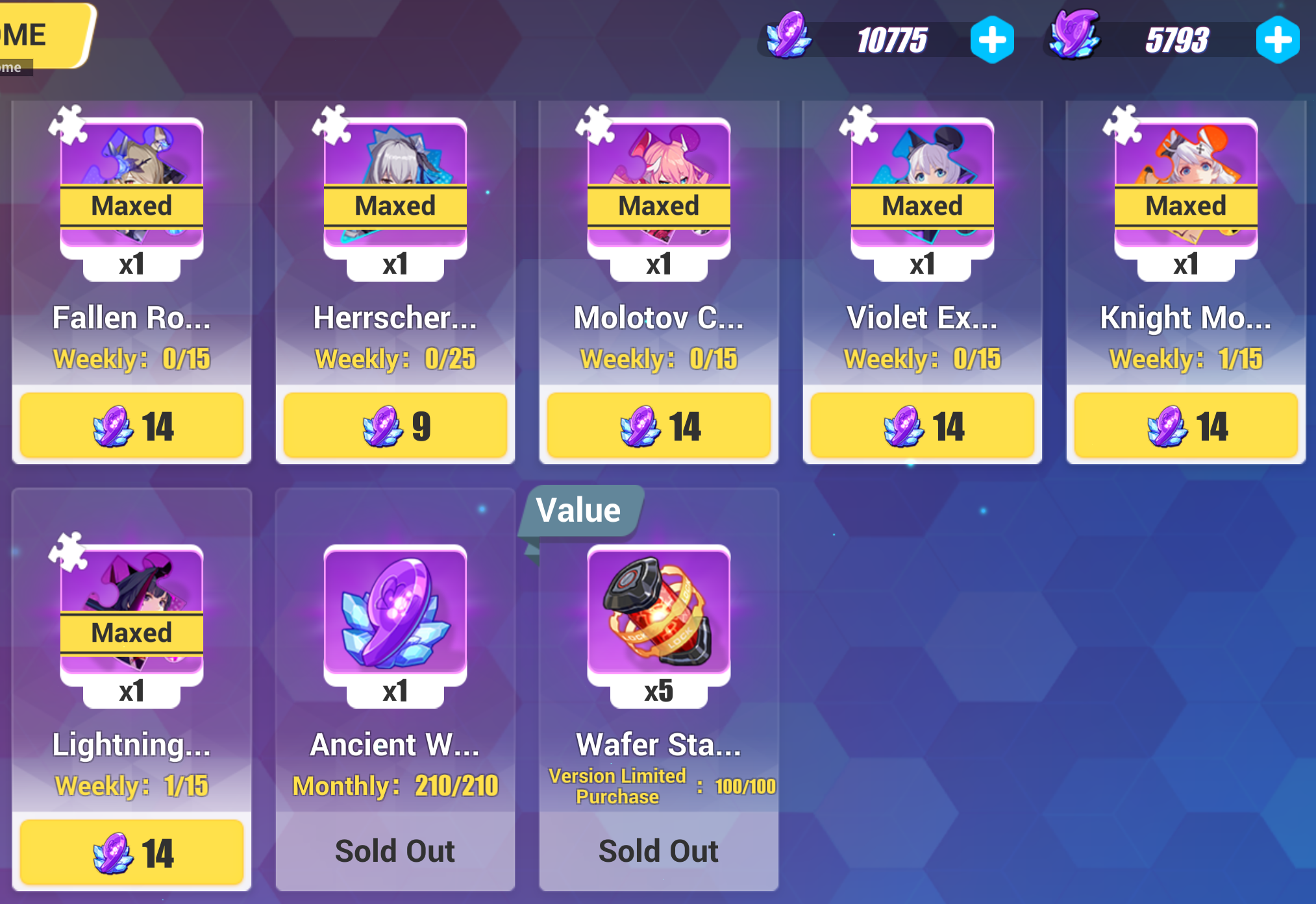This screenshot has height=904, width=1316.
Task: Purchase Herrscher fragment for 9 crystals
Action: [x=395, y=426]
